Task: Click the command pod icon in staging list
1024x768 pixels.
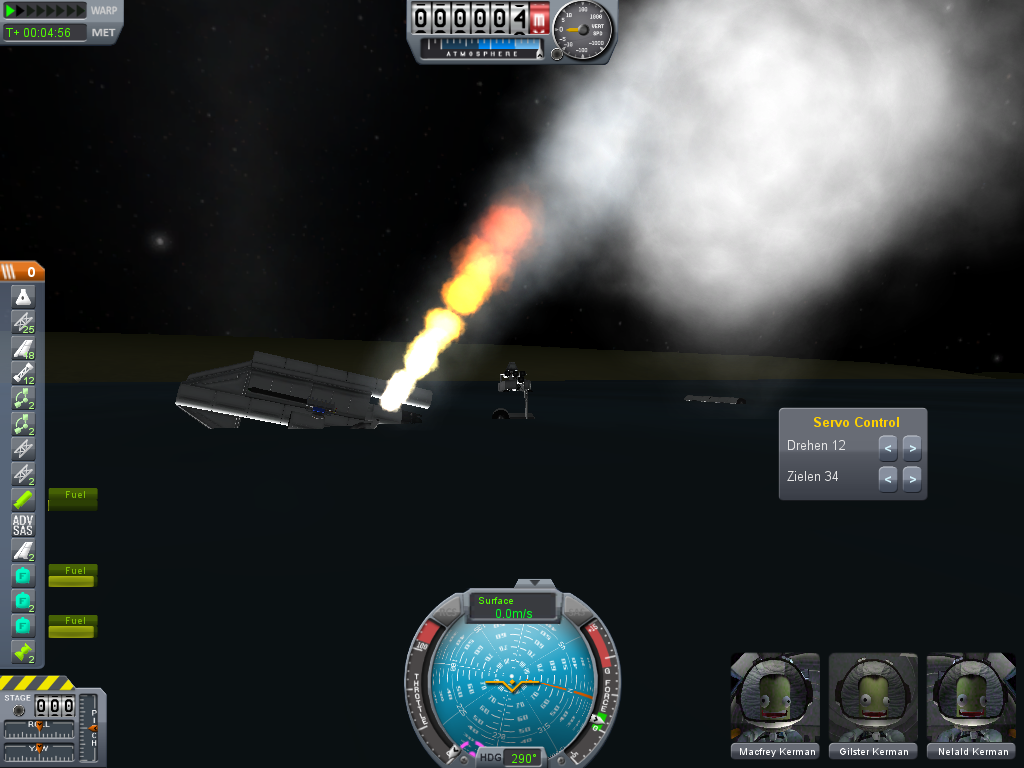Action: click(x=23, y=296)
